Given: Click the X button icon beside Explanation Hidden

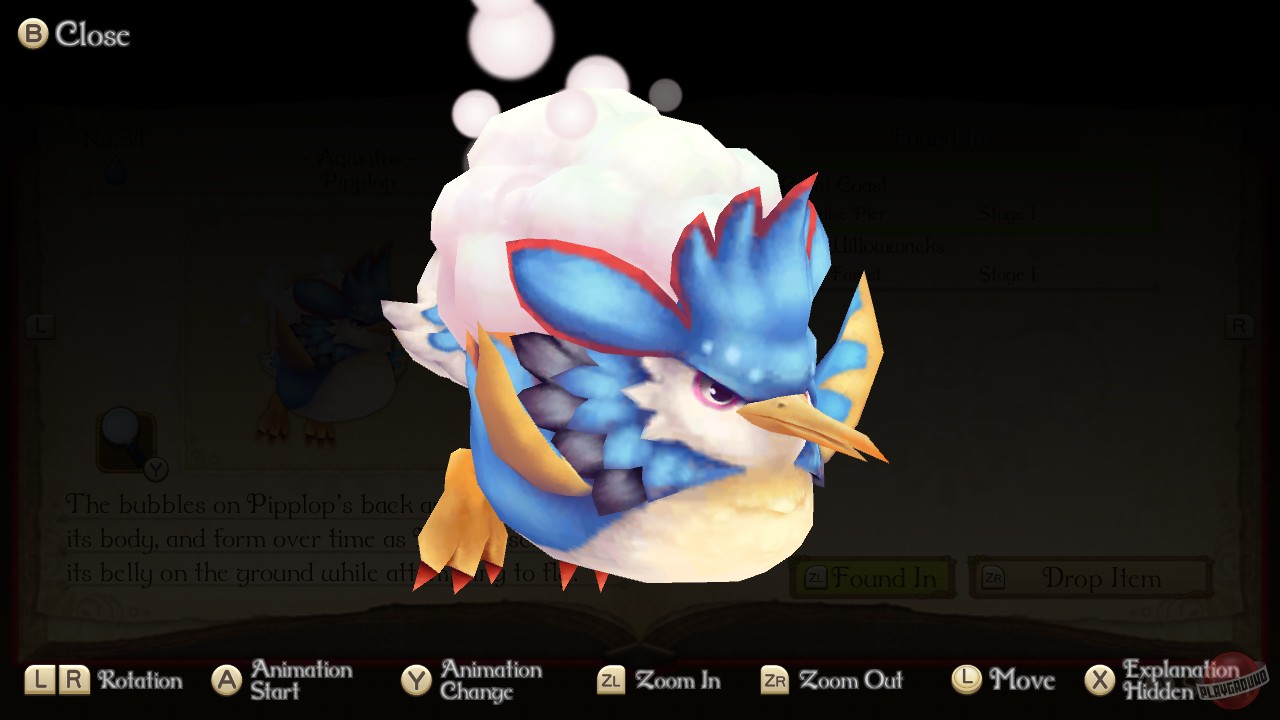Looking at the screenshot, I should pyautogui.click(x=1100, y=680).
